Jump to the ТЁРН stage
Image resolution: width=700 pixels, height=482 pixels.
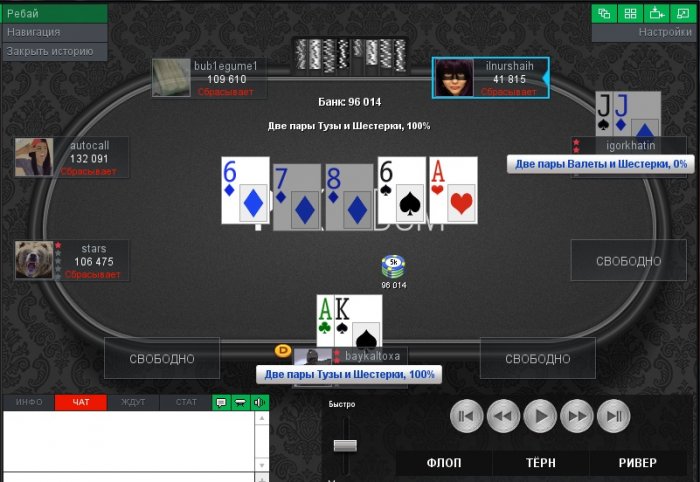tap(541, 463)
